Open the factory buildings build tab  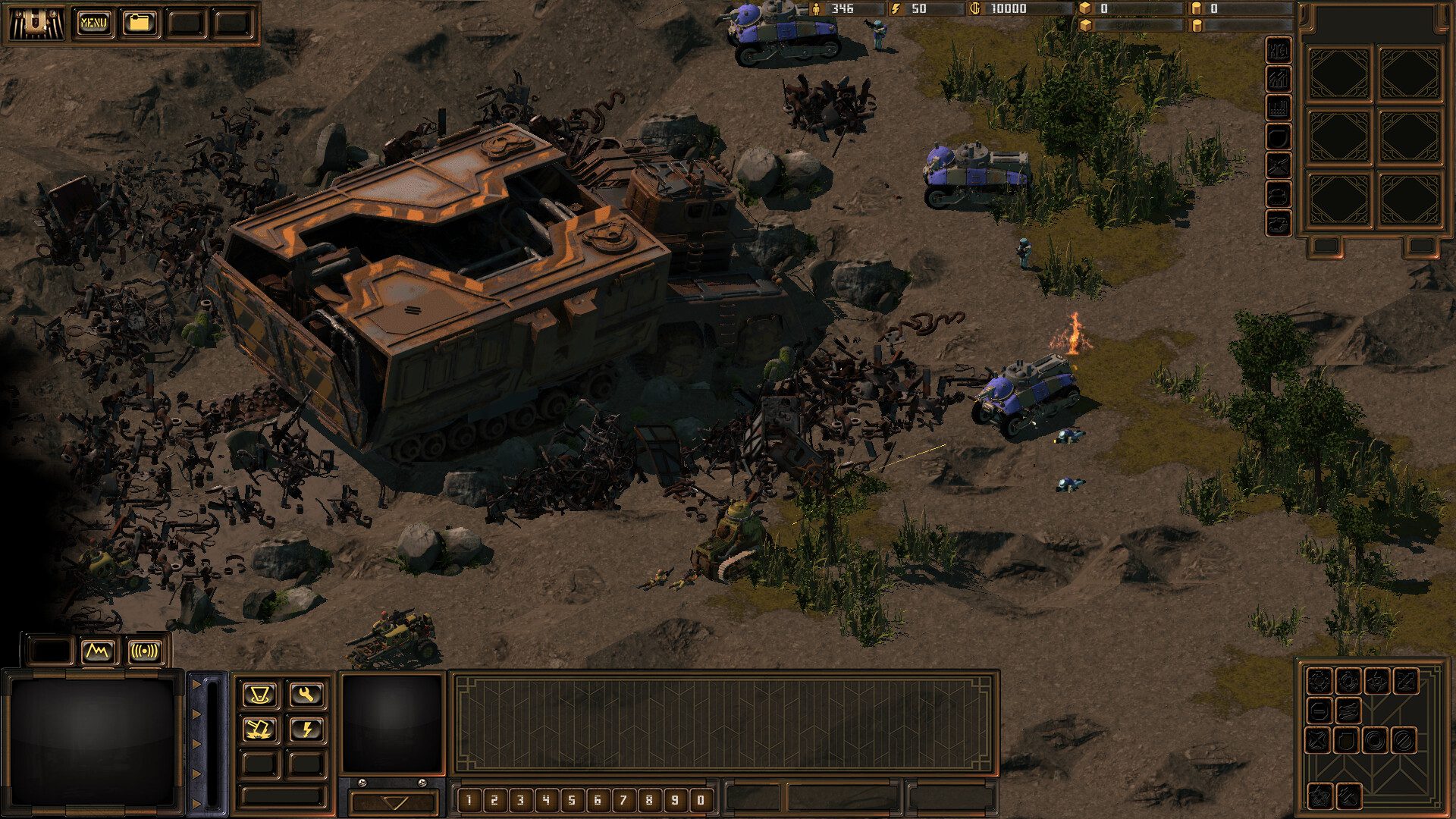[x=1279, y=107]
